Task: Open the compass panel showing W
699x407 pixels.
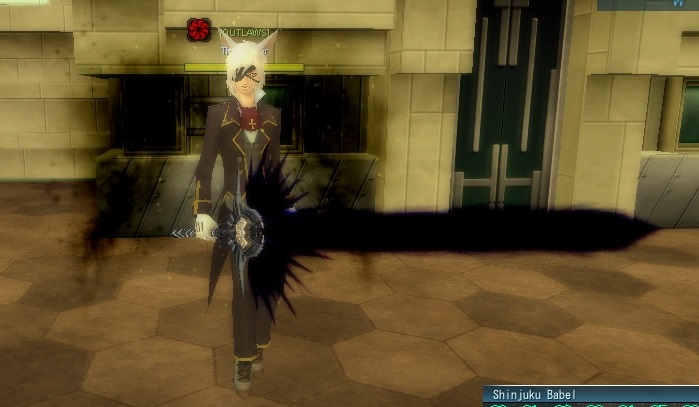Action: pyautogui.click(x=647, y=5)
